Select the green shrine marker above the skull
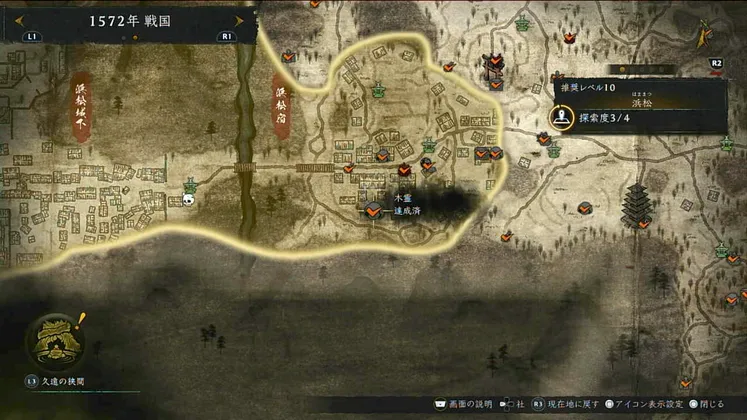This screenshot has width=747, height=420. coord(189,184)
